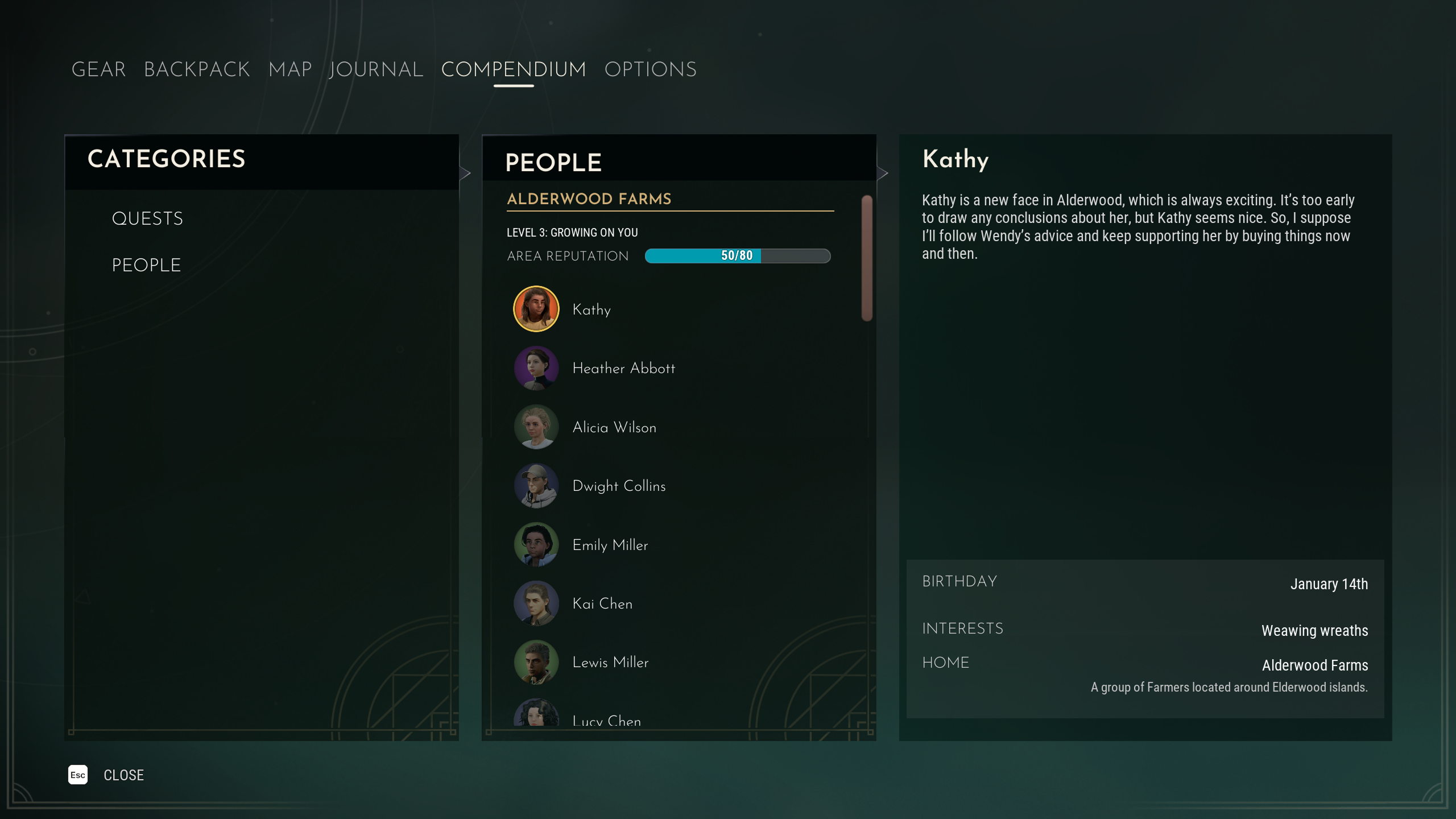Switch to the Gear tab
This screenshot has height=819, width=1456.
point(98,69)
